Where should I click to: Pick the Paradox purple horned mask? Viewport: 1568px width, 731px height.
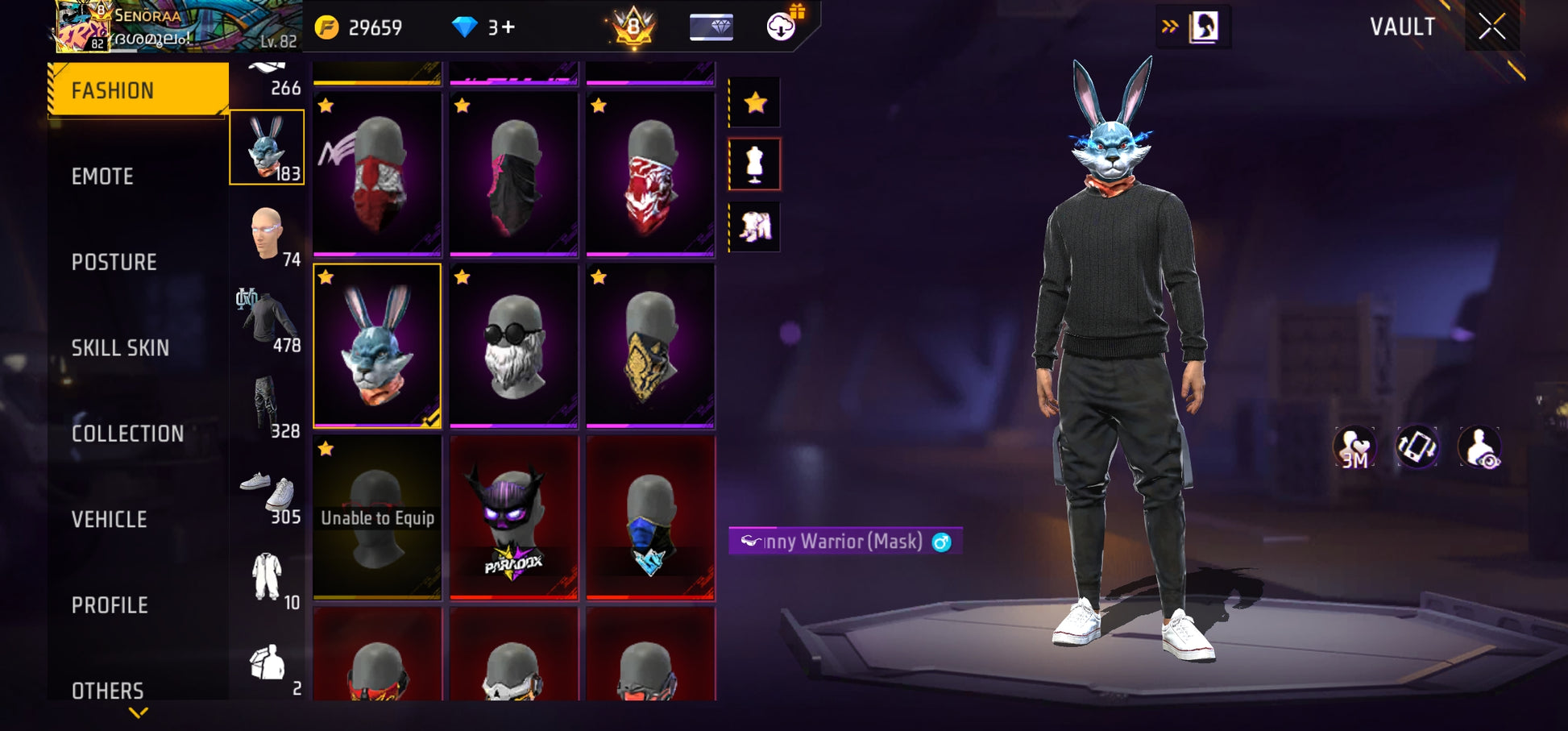pos(513,517)
